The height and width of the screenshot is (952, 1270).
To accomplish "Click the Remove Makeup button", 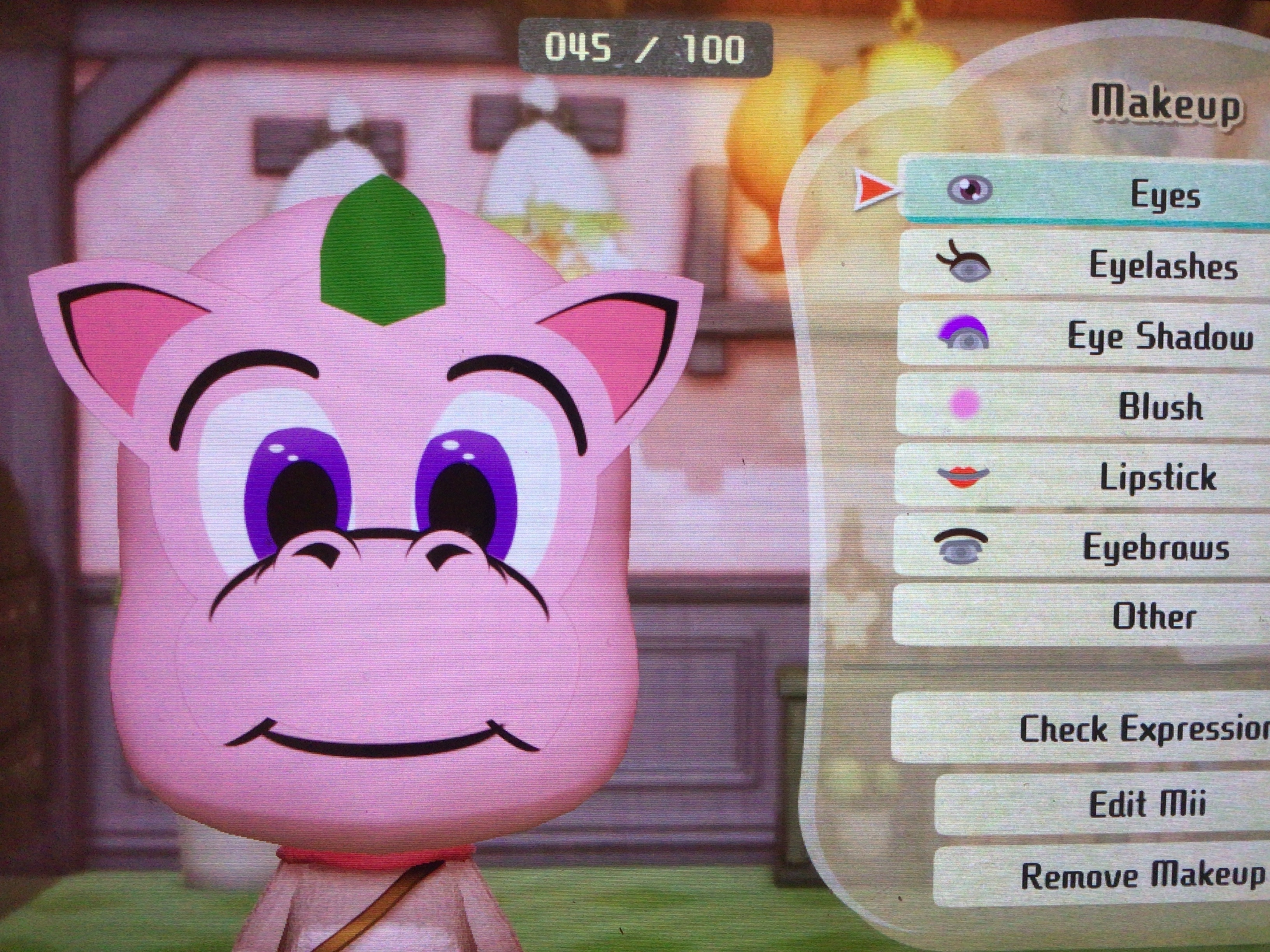I will pos(1102,875).
